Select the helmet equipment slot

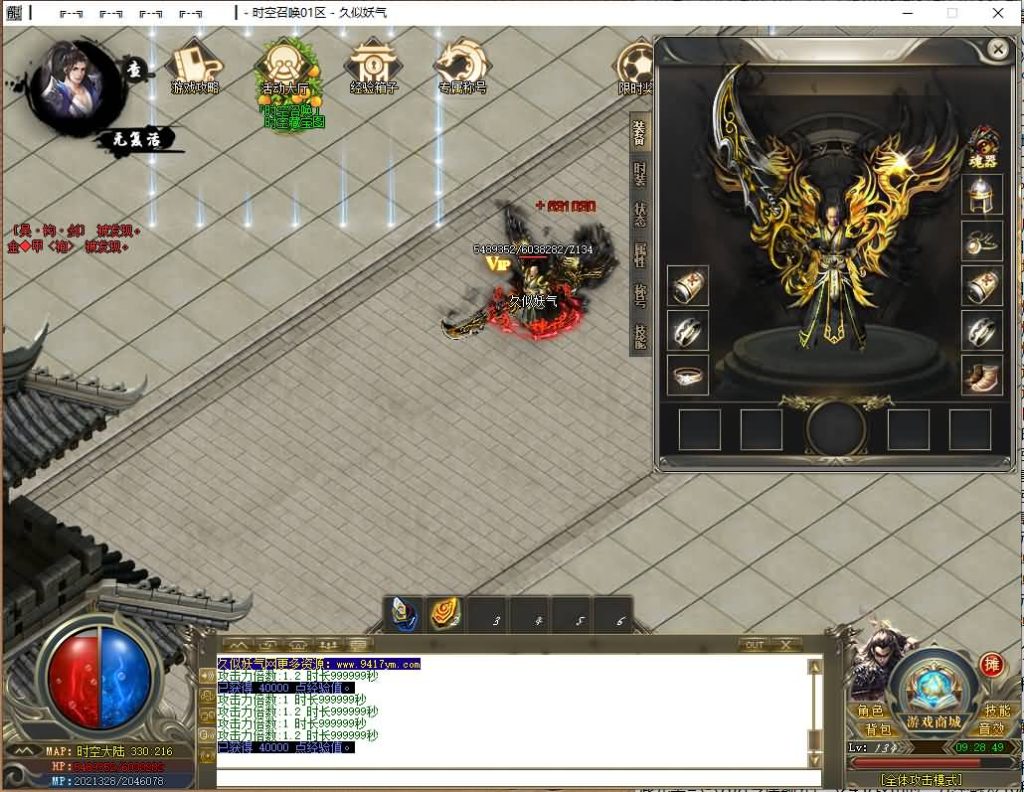tap(981, 195)
